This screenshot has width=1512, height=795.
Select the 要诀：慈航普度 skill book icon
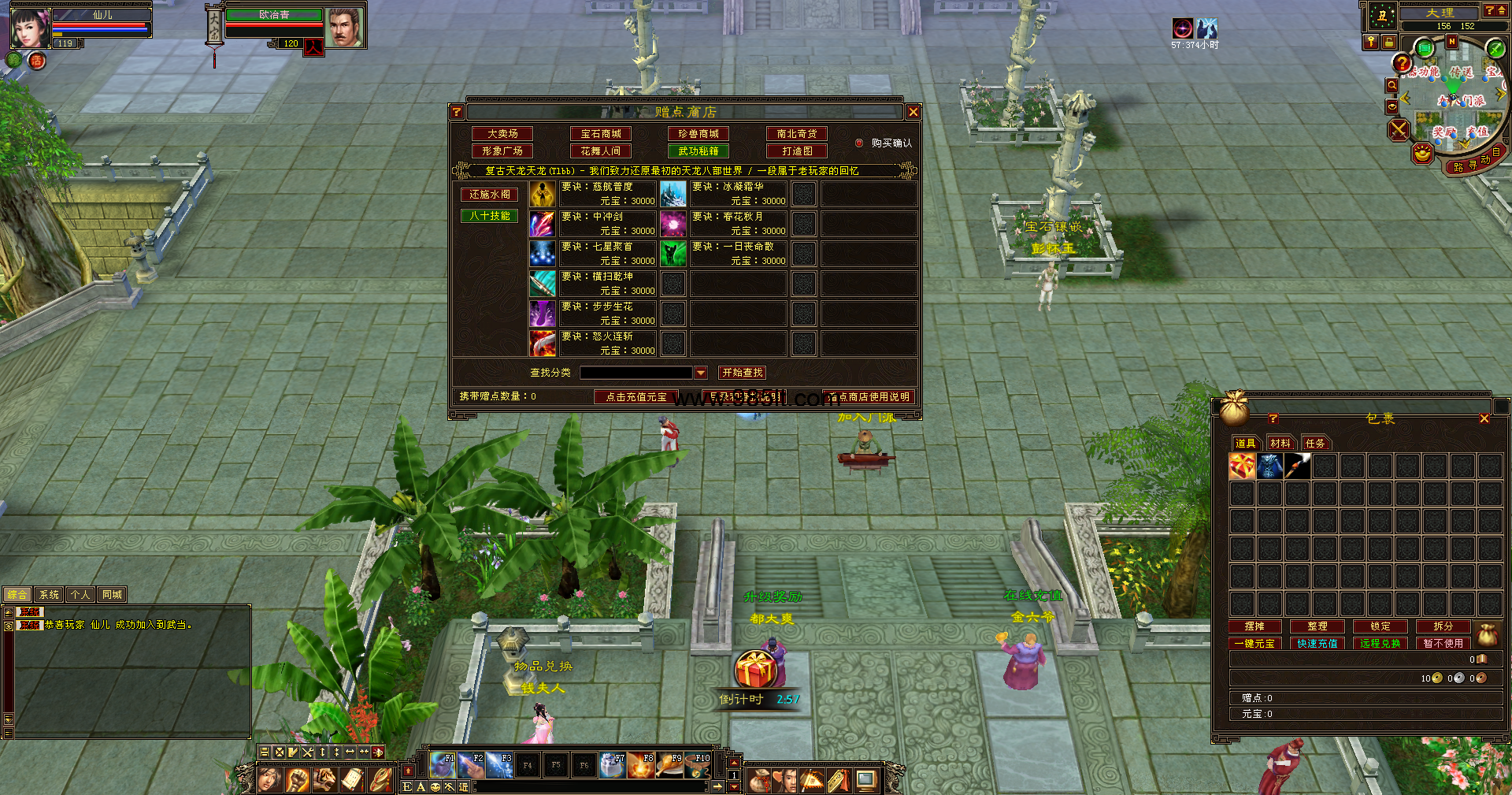(543, 194)
